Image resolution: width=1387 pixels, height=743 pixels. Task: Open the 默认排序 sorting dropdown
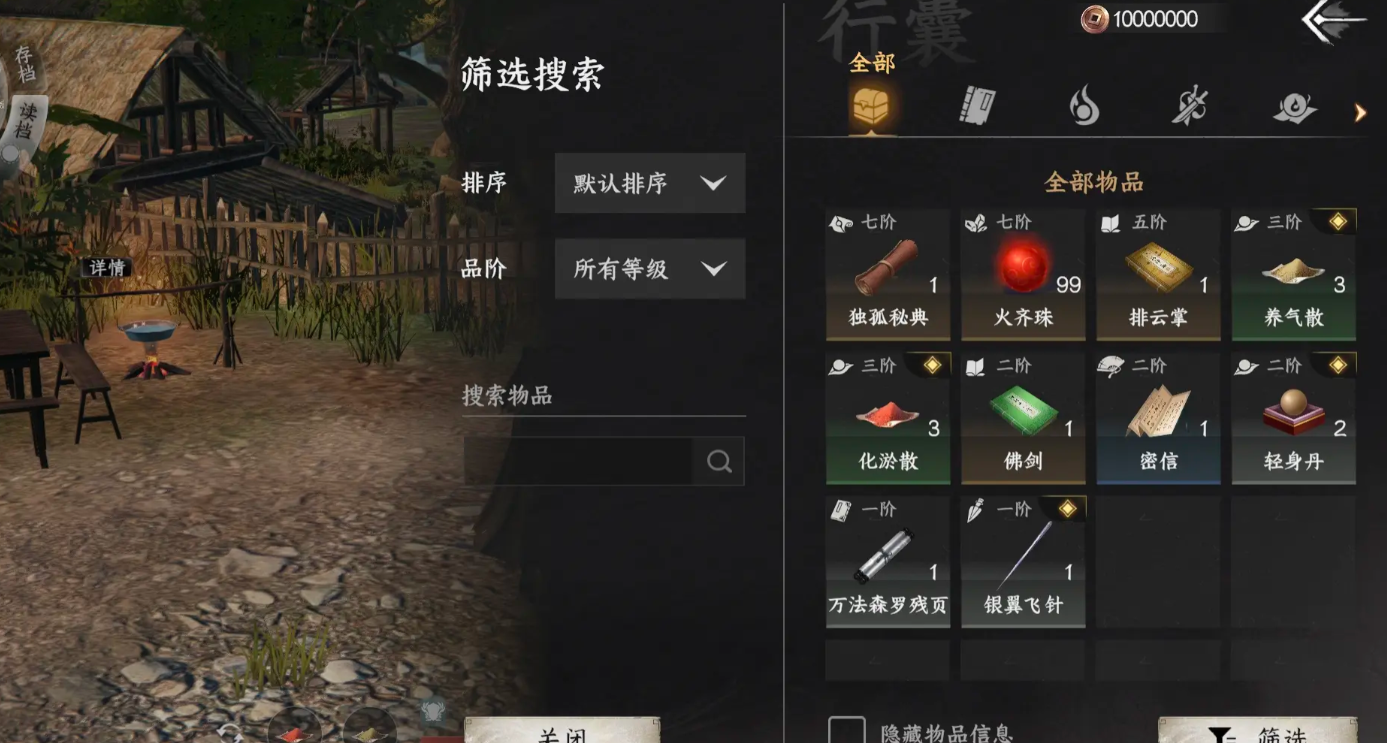click(x=649, y=183)
